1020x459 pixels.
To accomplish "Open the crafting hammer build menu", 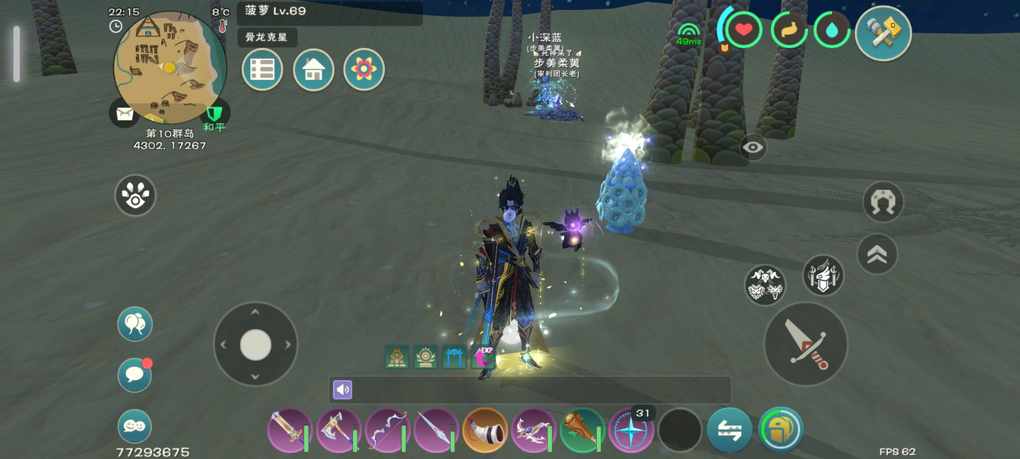I will (883, 33).
